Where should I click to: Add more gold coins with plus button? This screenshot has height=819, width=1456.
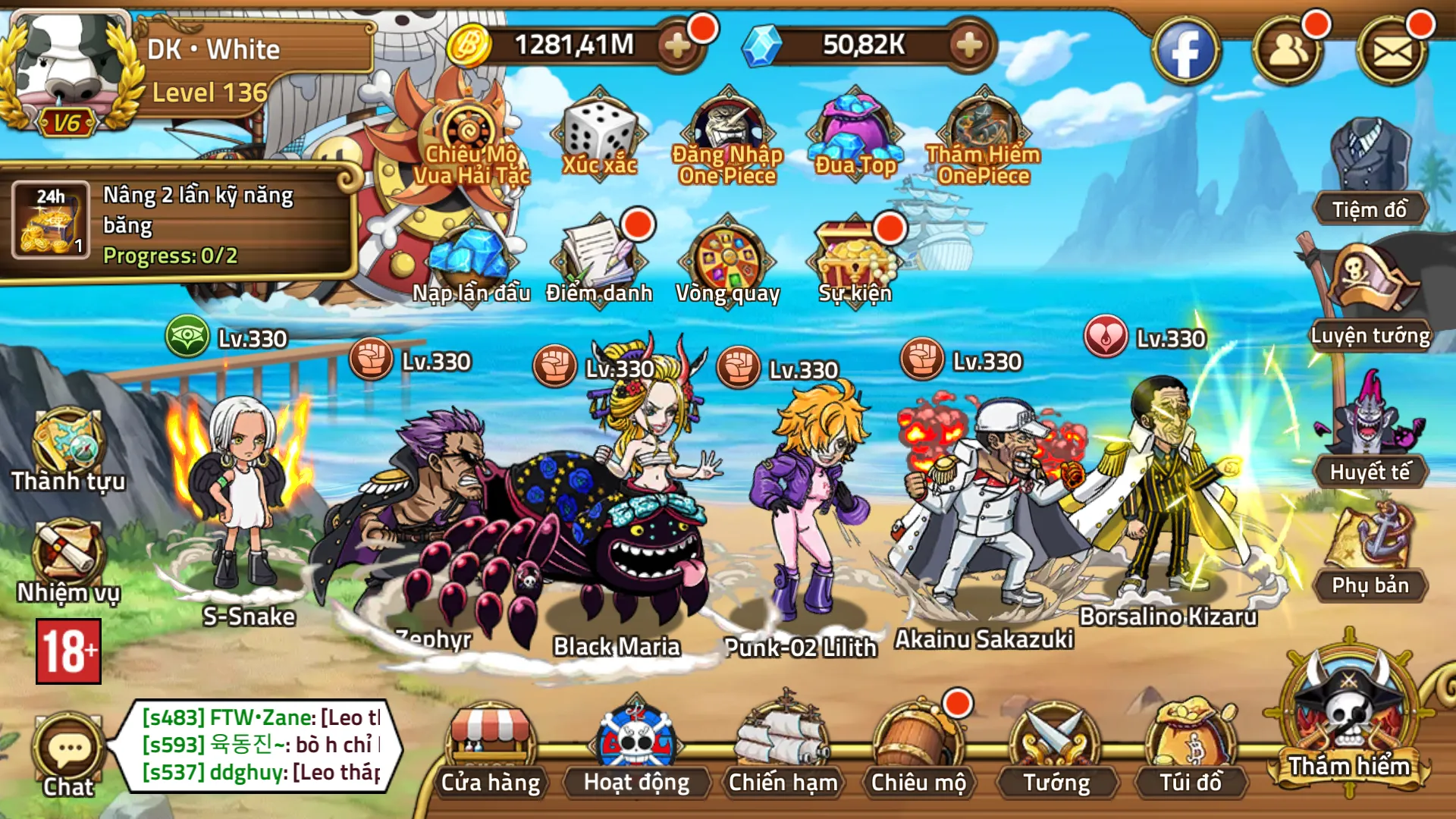(x=677, y=46)
